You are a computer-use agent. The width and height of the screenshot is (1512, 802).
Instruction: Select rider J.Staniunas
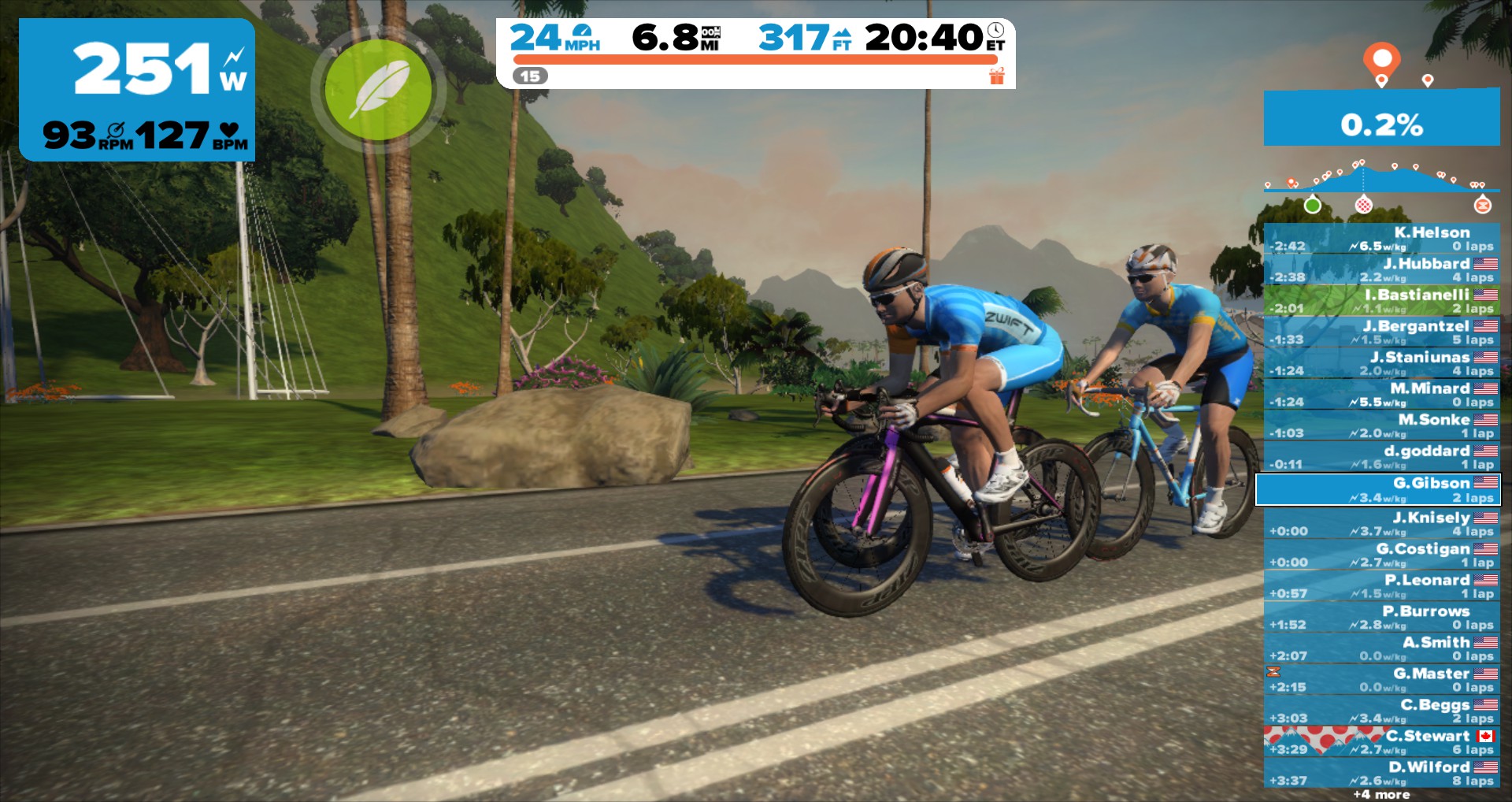coord(1381,363)
